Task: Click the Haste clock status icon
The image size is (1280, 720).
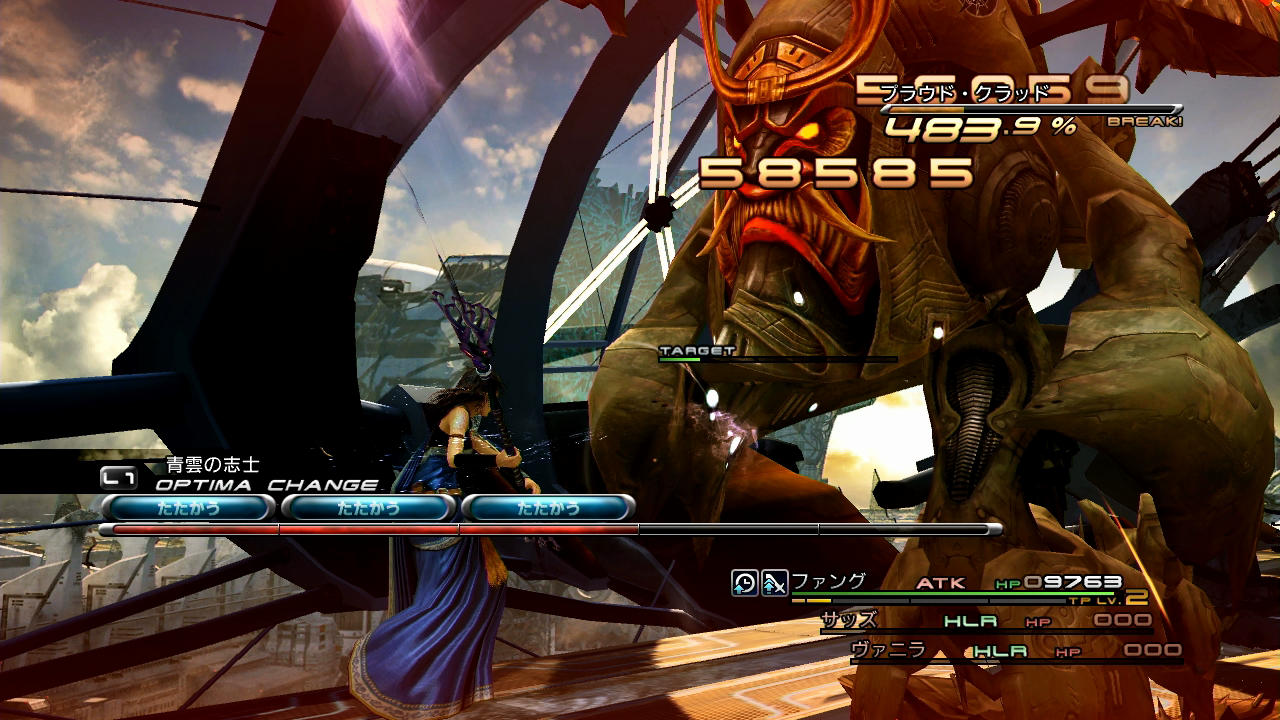Action: click(744, 583)
